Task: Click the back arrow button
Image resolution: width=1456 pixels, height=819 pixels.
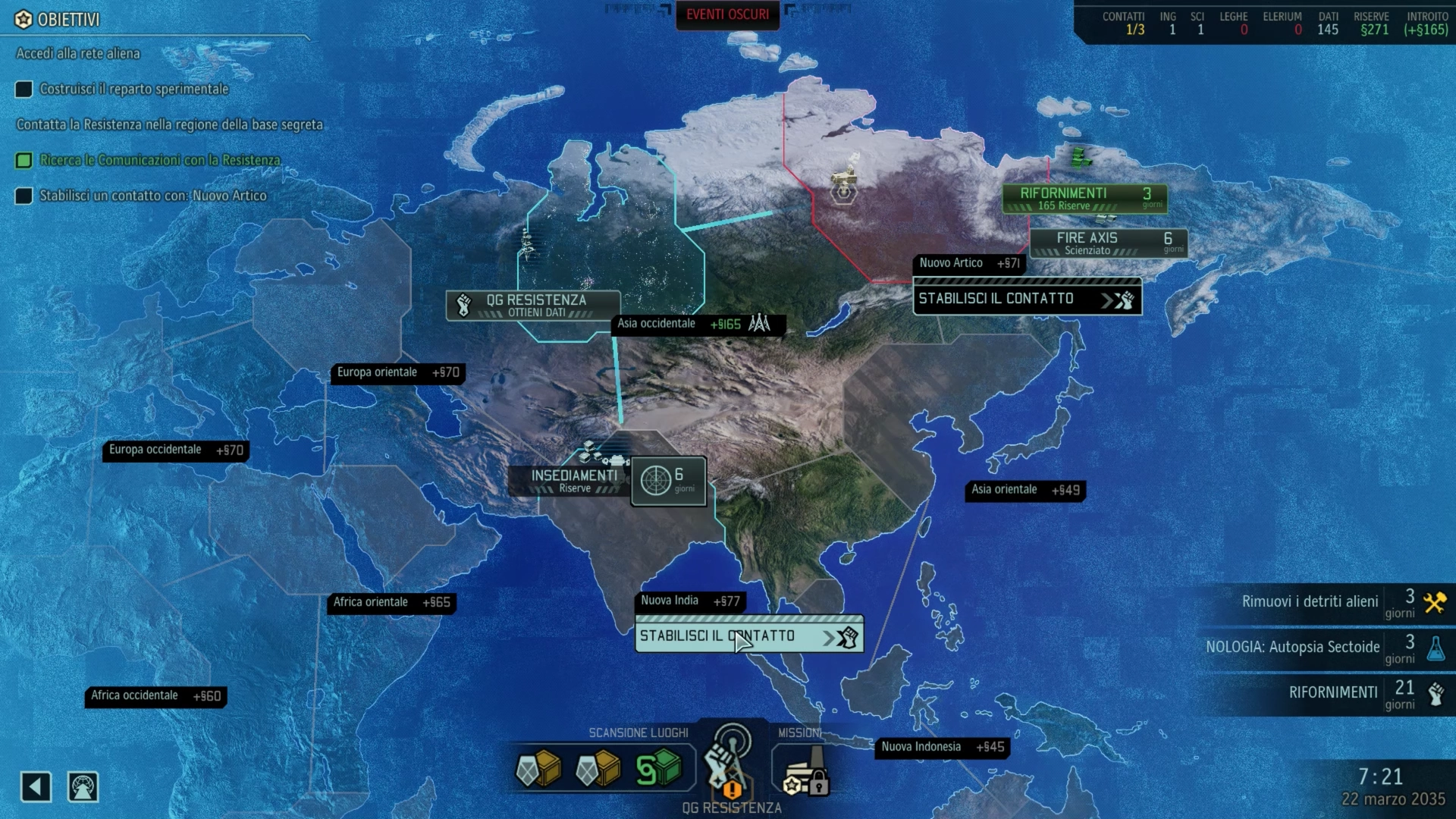Action: pyautogui.click(x=36, y=787)
